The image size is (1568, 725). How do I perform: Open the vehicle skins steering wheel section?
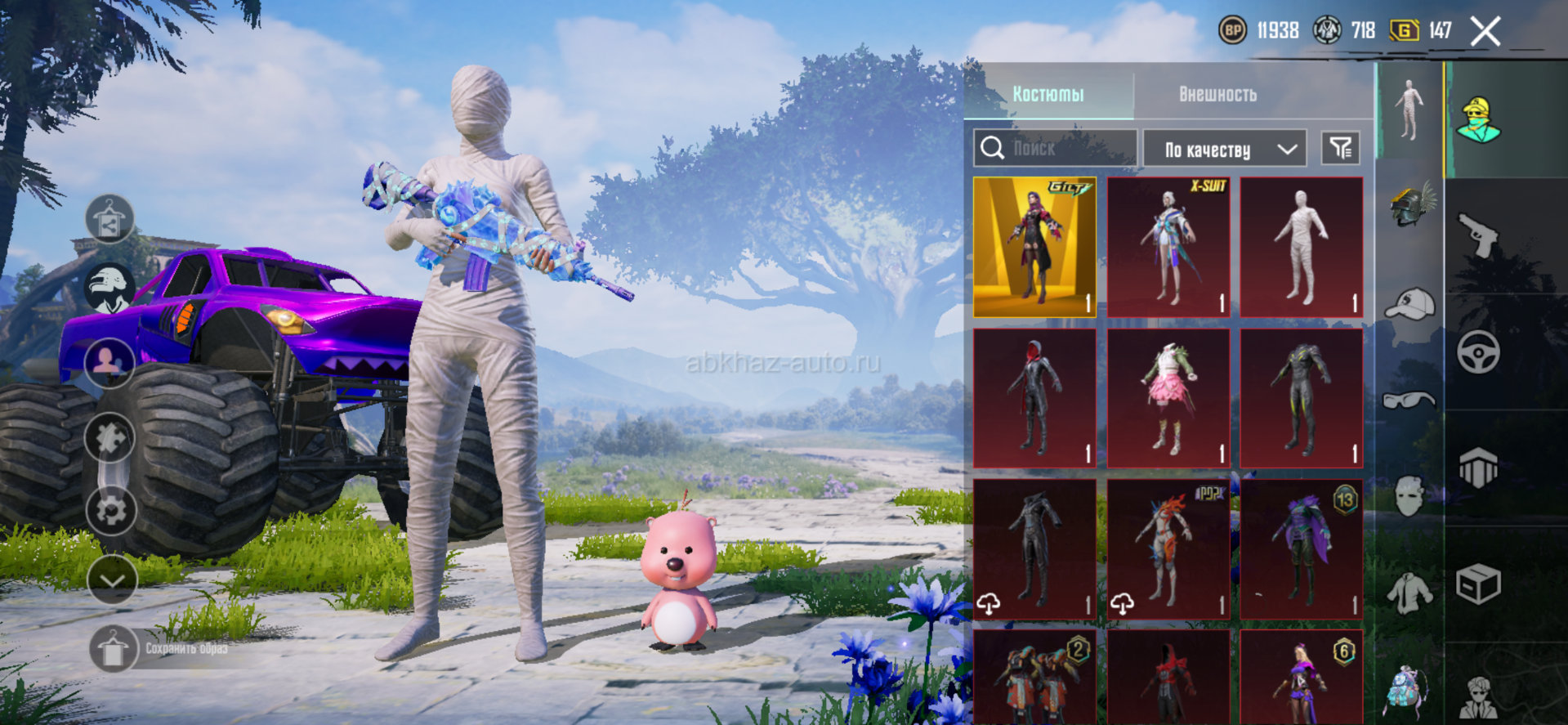point(1478,352)
